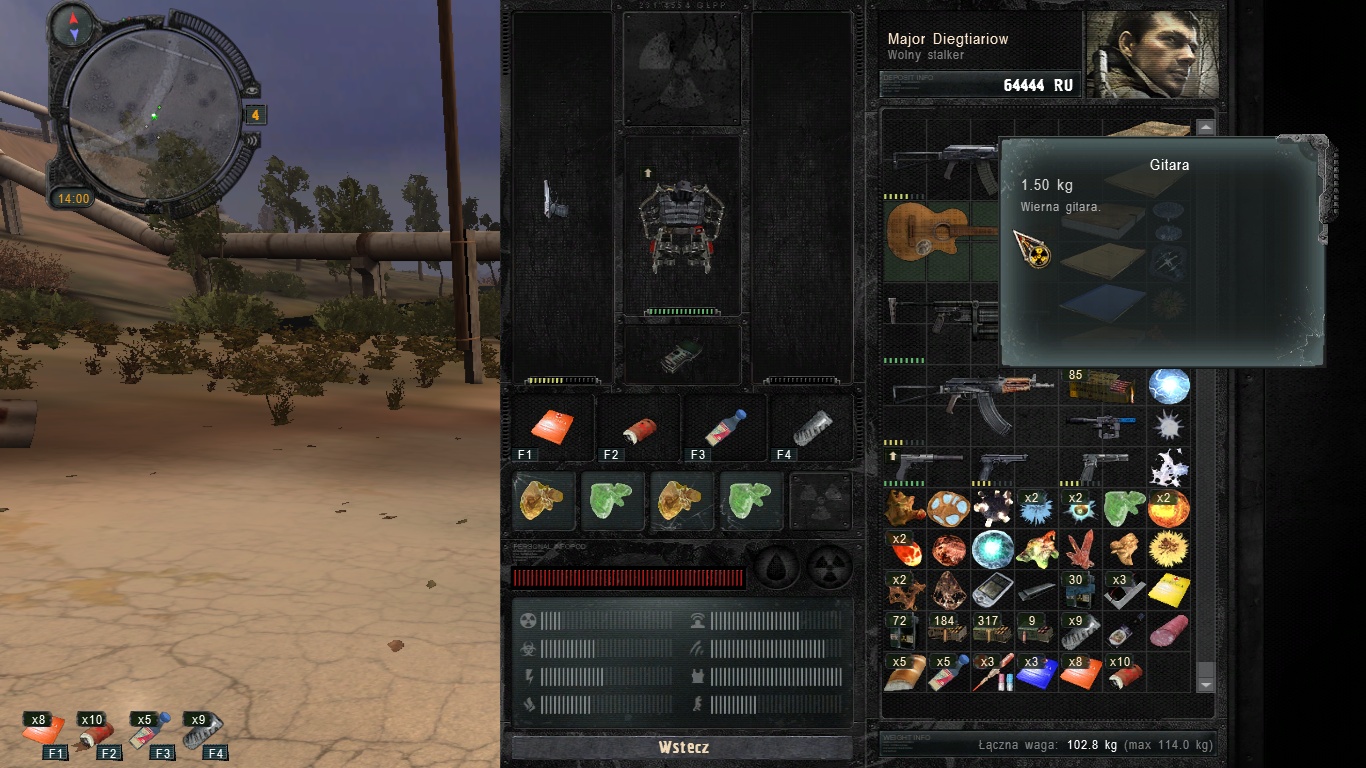Select the 85-round ammo box

[x=1100, y=386]
